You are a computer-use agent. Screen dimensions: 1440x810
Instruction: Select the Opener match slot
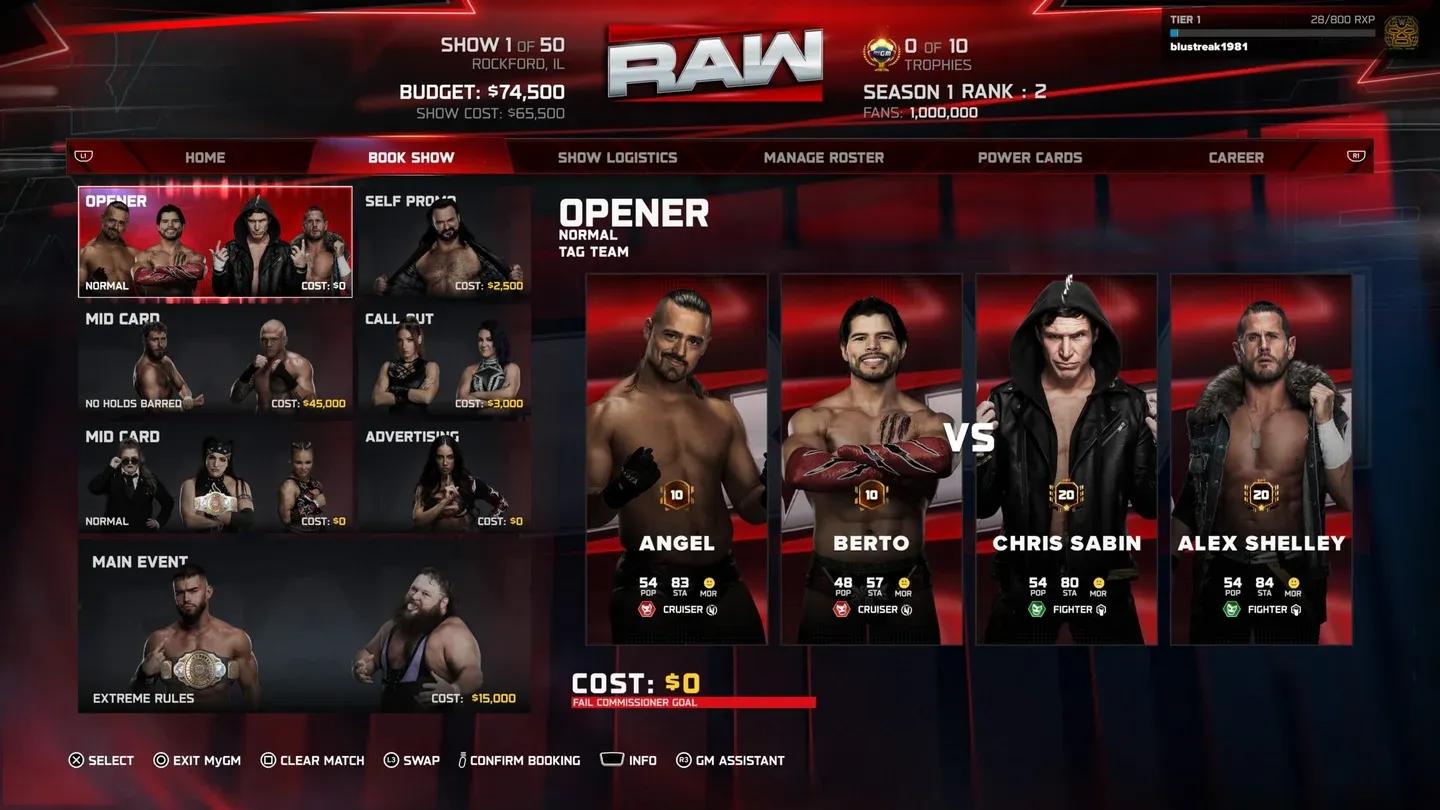(x=215, y=242)
